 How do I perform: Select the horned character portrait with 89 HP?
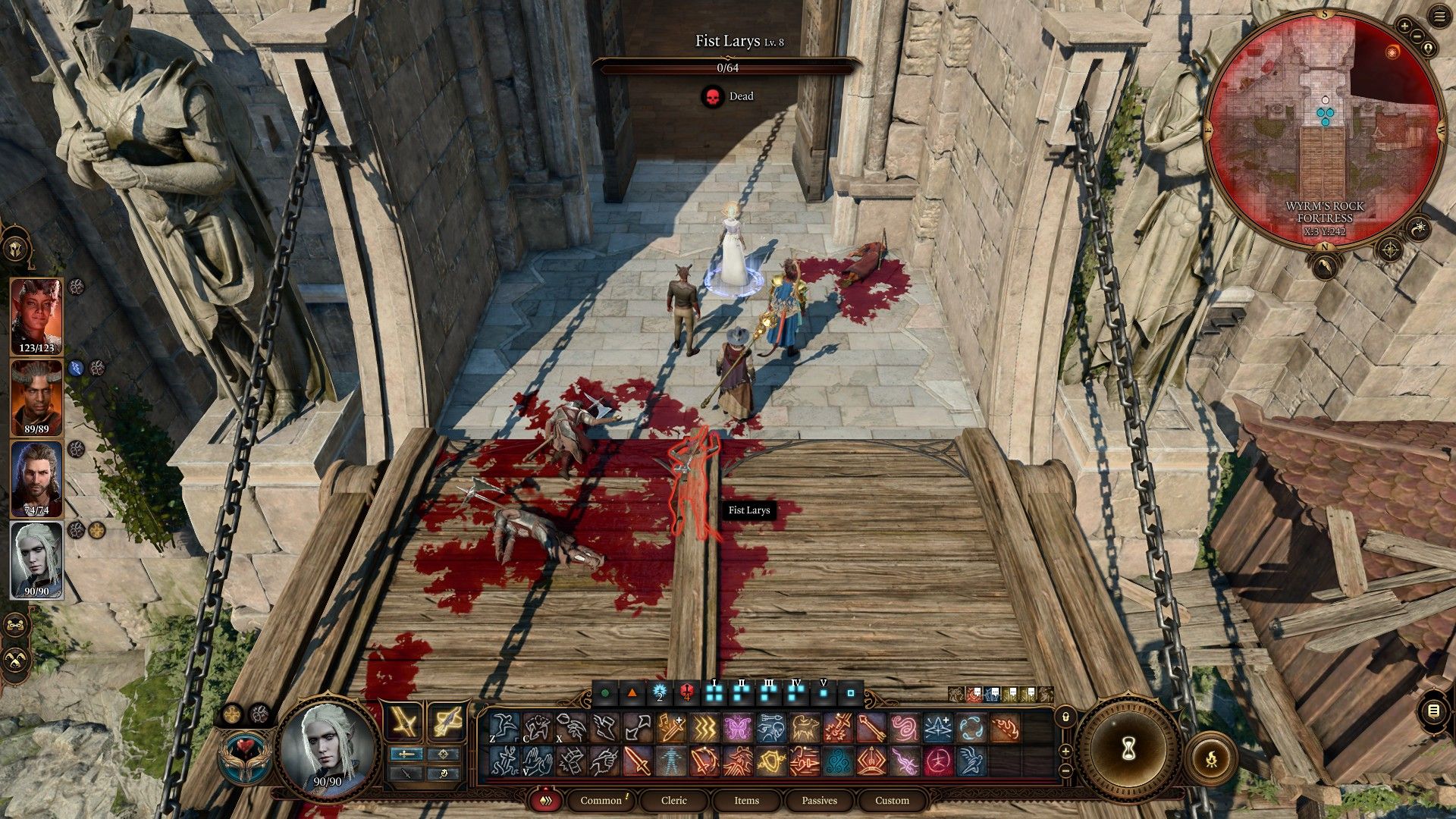36,397
